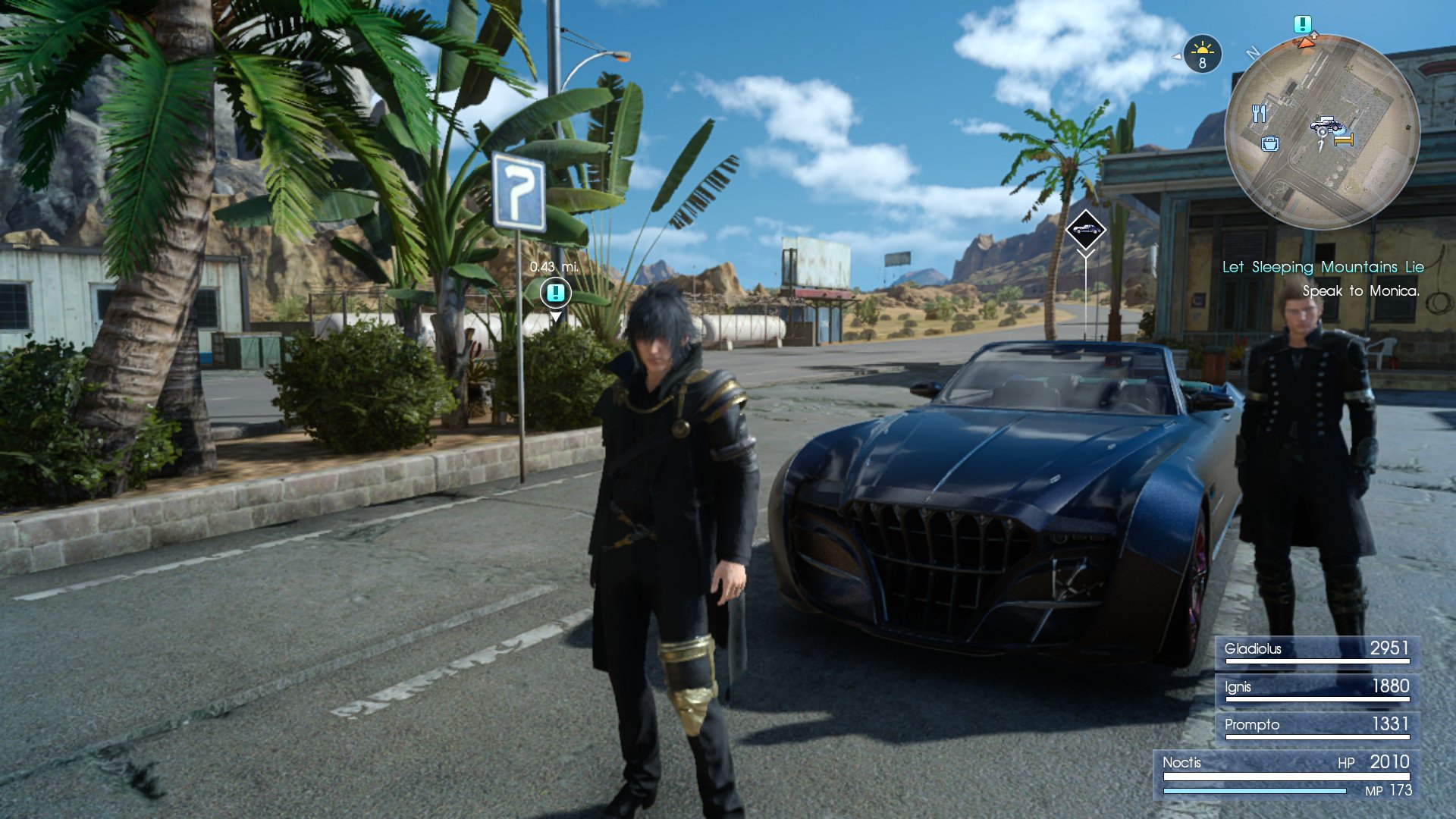
Task: Select the shop bag marker on minimap
Action: click(1270, 143)
